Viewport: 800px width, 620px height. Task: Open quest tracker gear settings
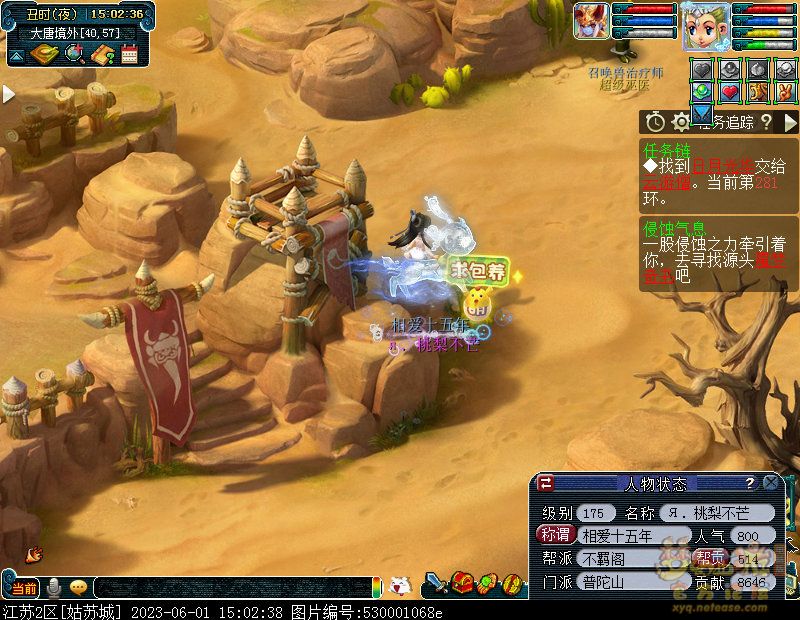[x=681, y=122]
